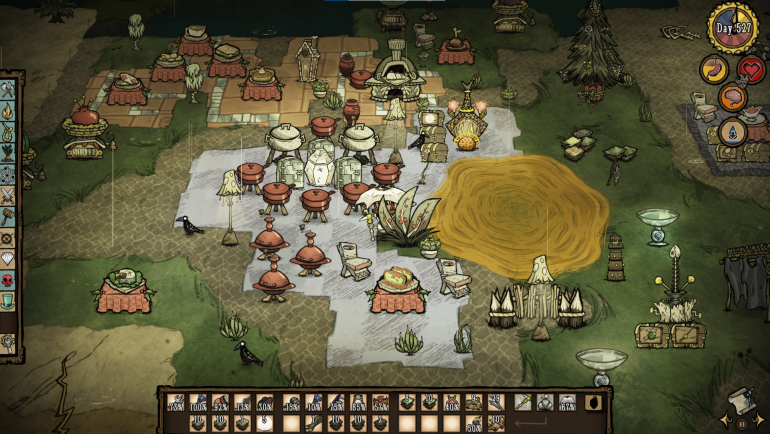The image size is (770, 434).
Task: Select the inventory slot showing 100%
Action: tap(198, 403)
